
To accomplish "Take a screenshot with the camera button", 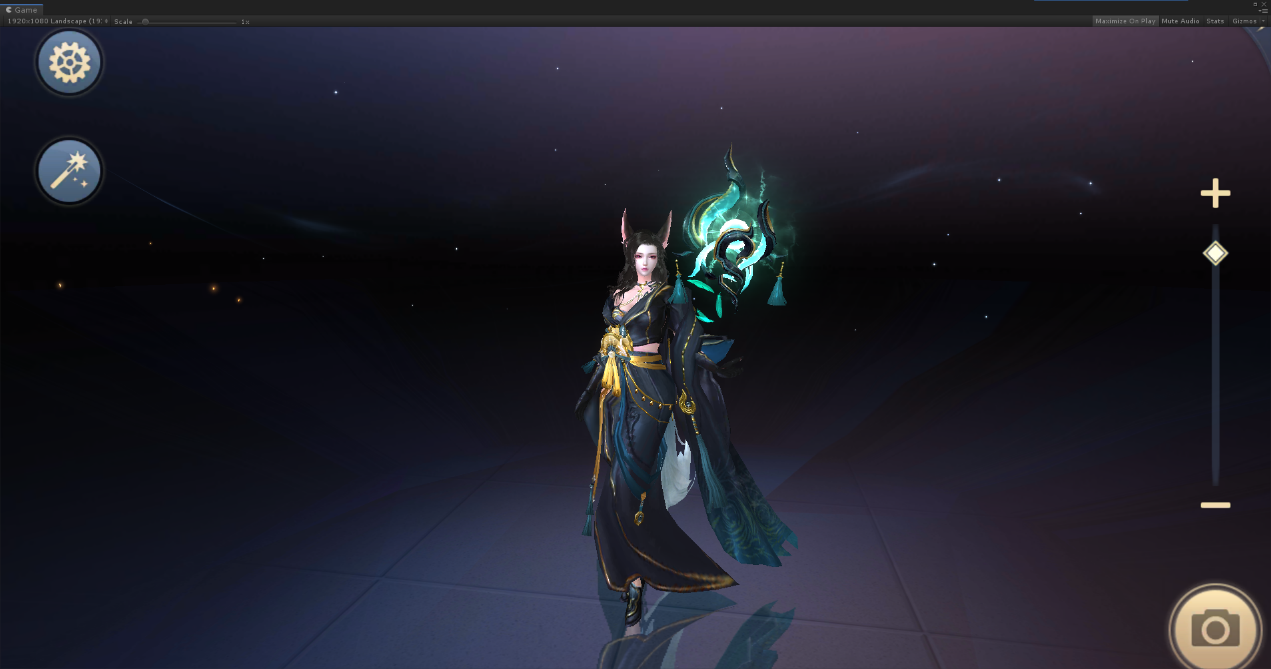I will click(1215, 628).
